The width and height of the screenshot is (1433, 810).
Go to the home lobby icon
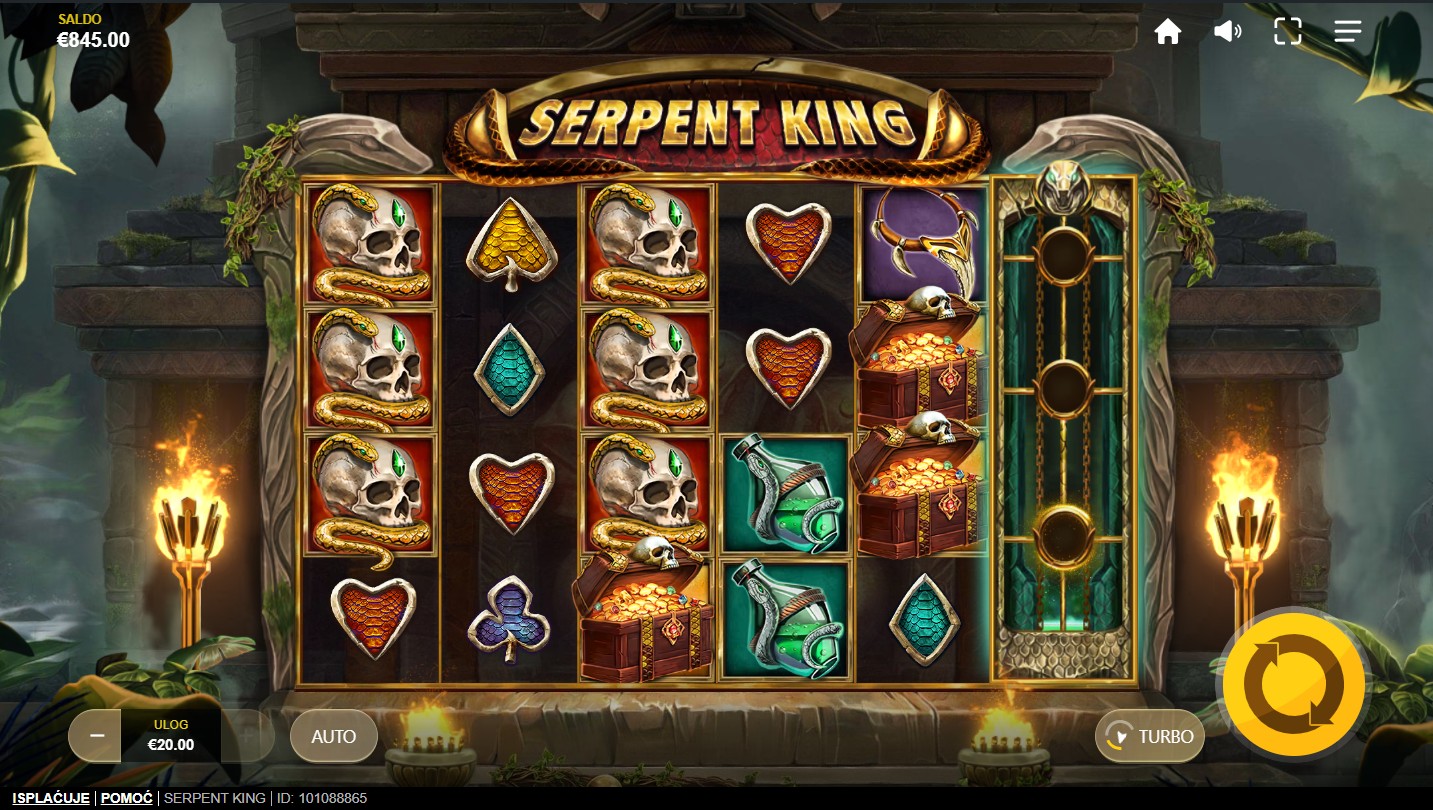pyautogui.click(x=1167, y=32)
